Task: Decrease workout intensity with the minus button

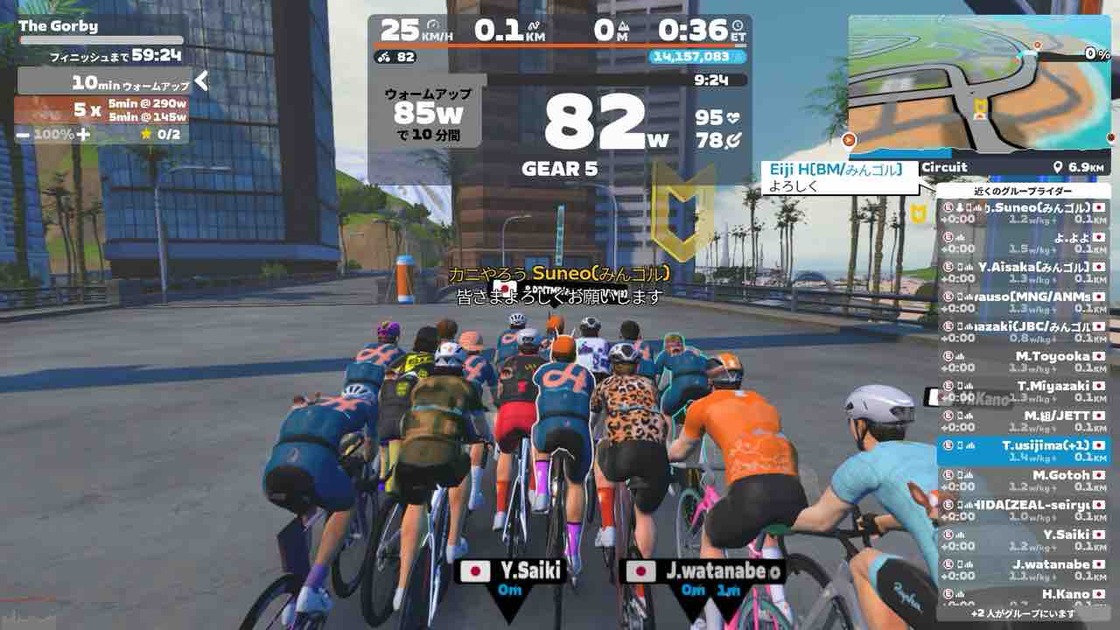Action: [x=23, y=134]
